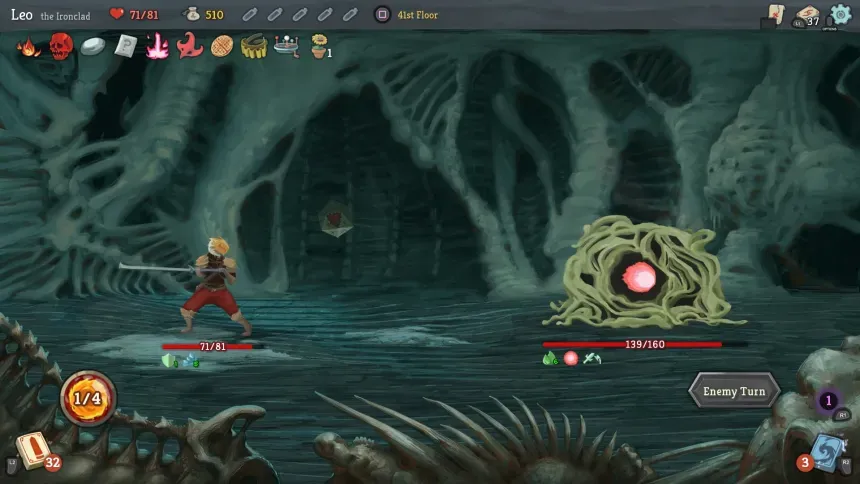Viewport: 860px width, 484px height.
Task: Open the options gear menu
Action: tap(841, 14)
